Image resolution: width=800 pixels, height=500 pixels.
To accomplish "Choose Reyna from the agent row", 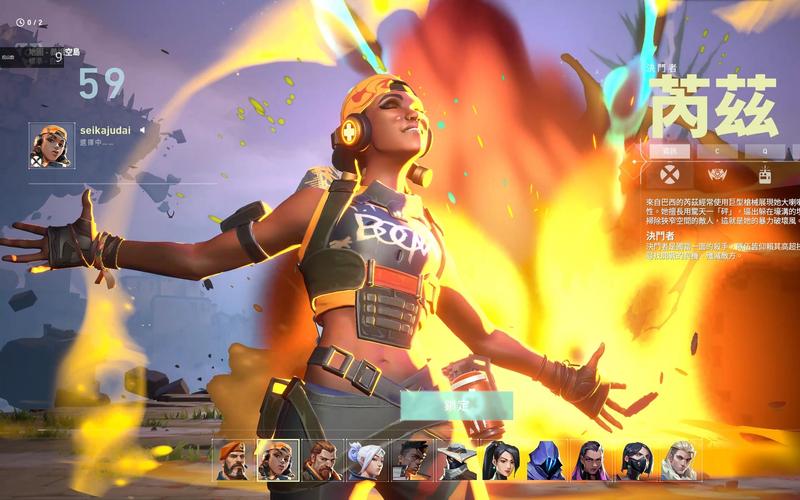I will point(590,460).
